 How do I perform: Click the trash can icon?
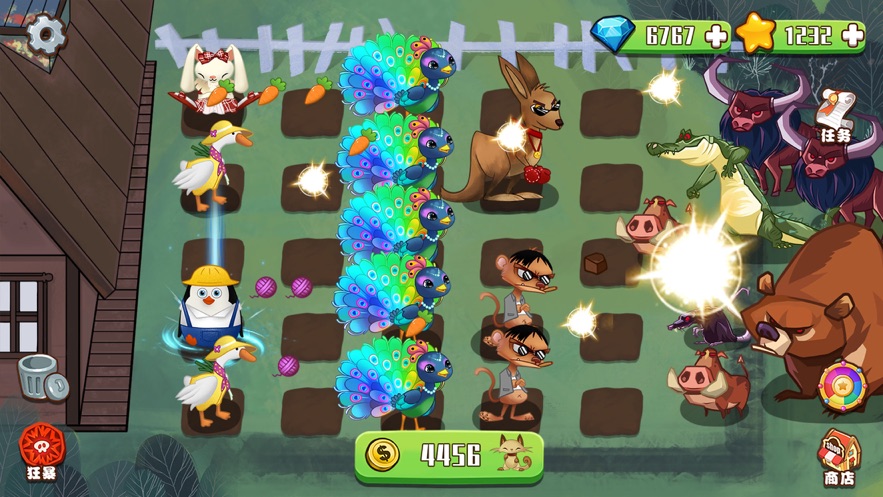tap(41, 378)
